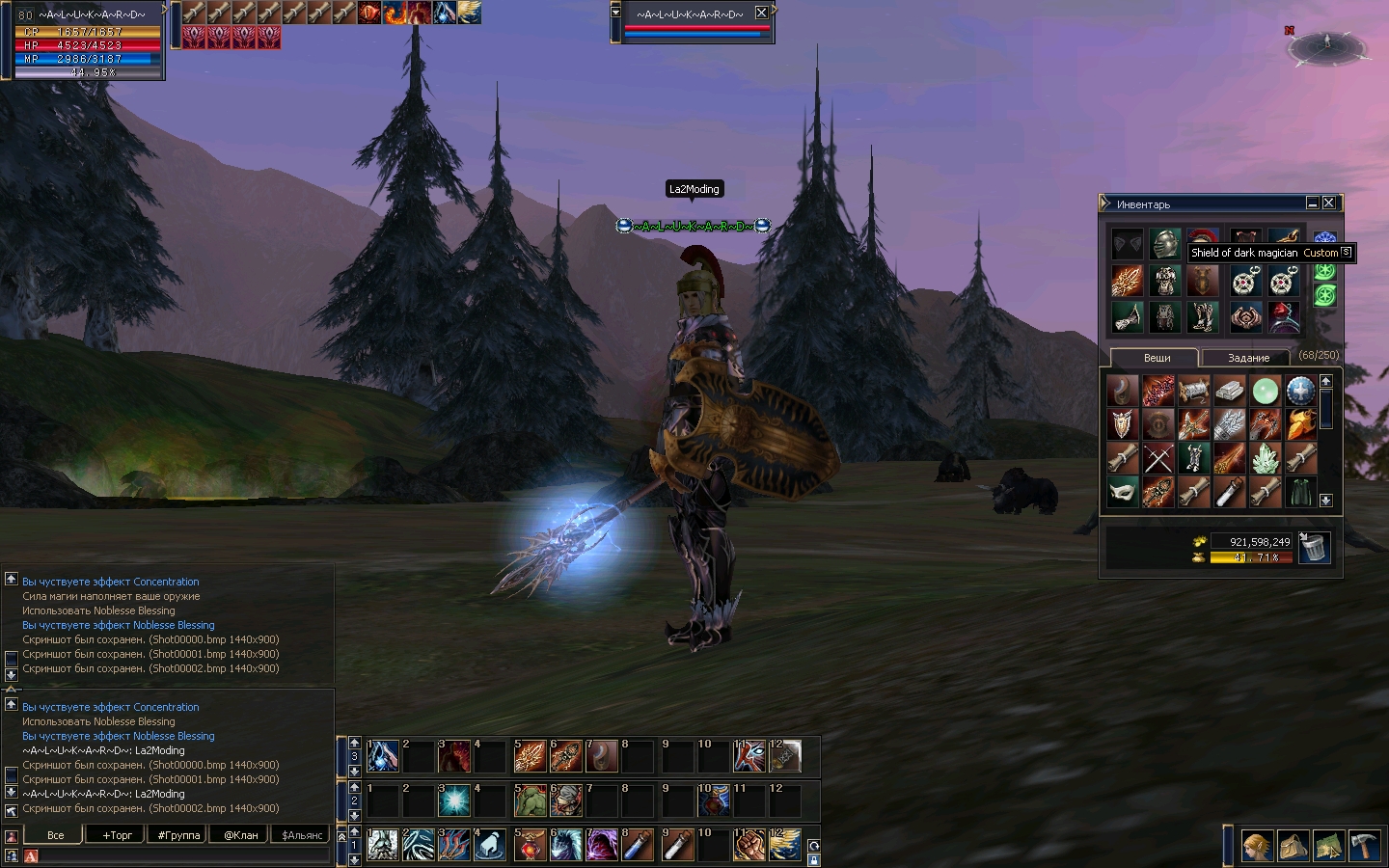
Task: Pick the crossed swords inventory item
Action: point(1157,459)
